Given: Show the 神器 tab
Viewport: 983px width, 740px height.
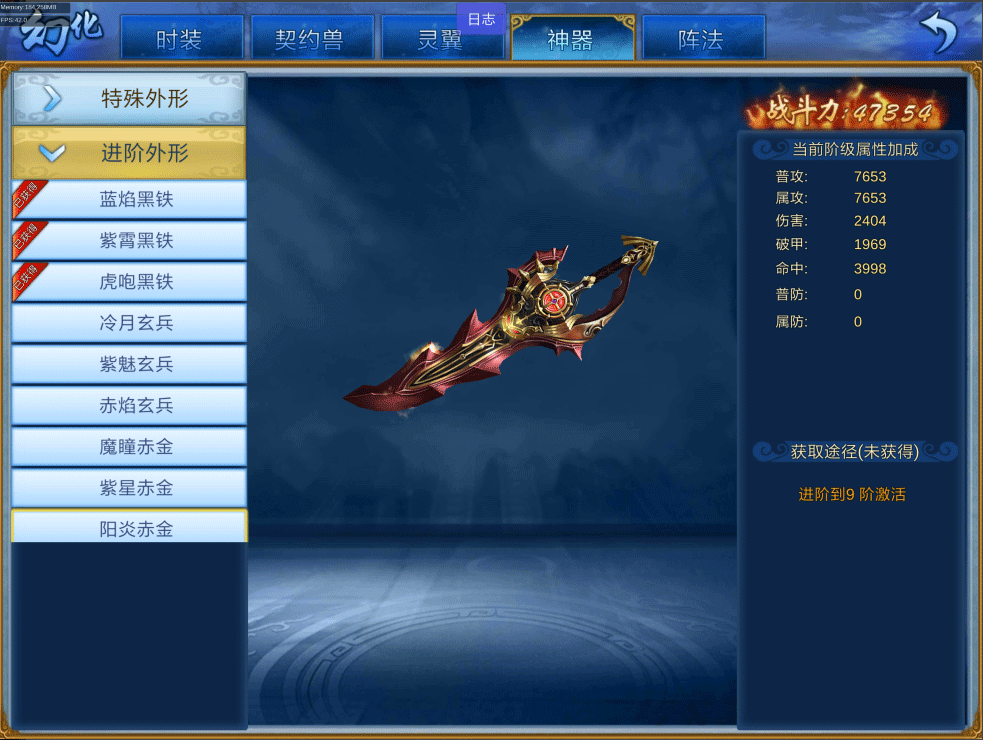Looking at the screenshot, I should click(x=571, y=39).
